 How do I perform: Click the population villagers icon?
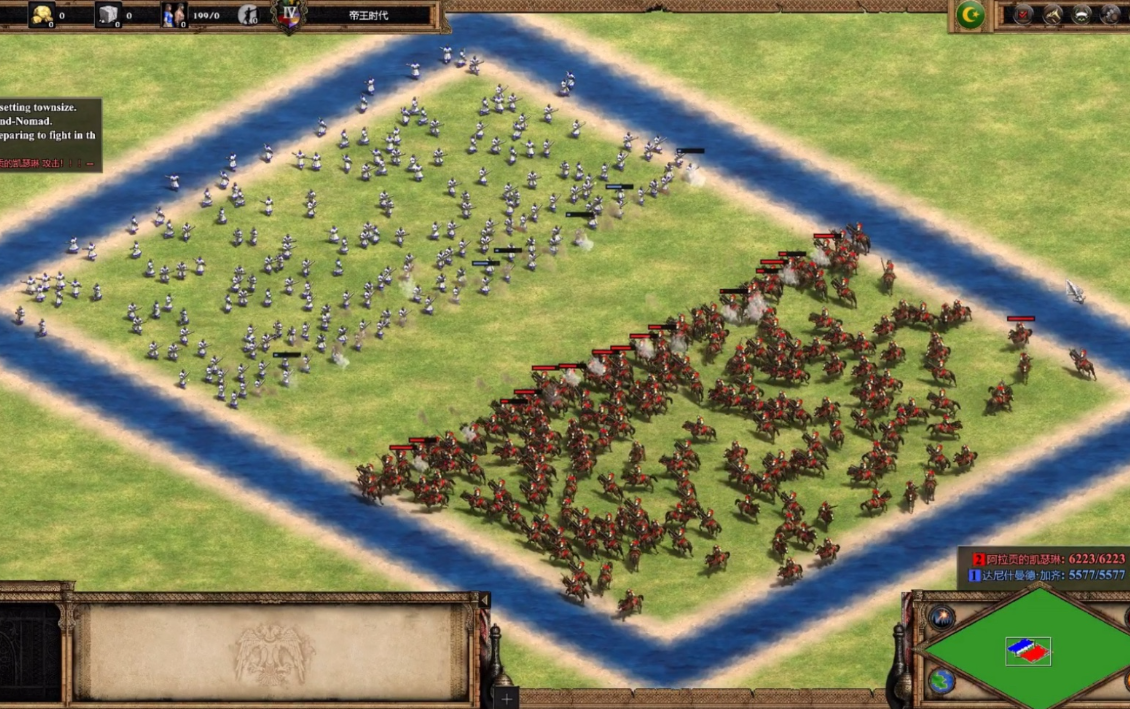click(174, 15)
